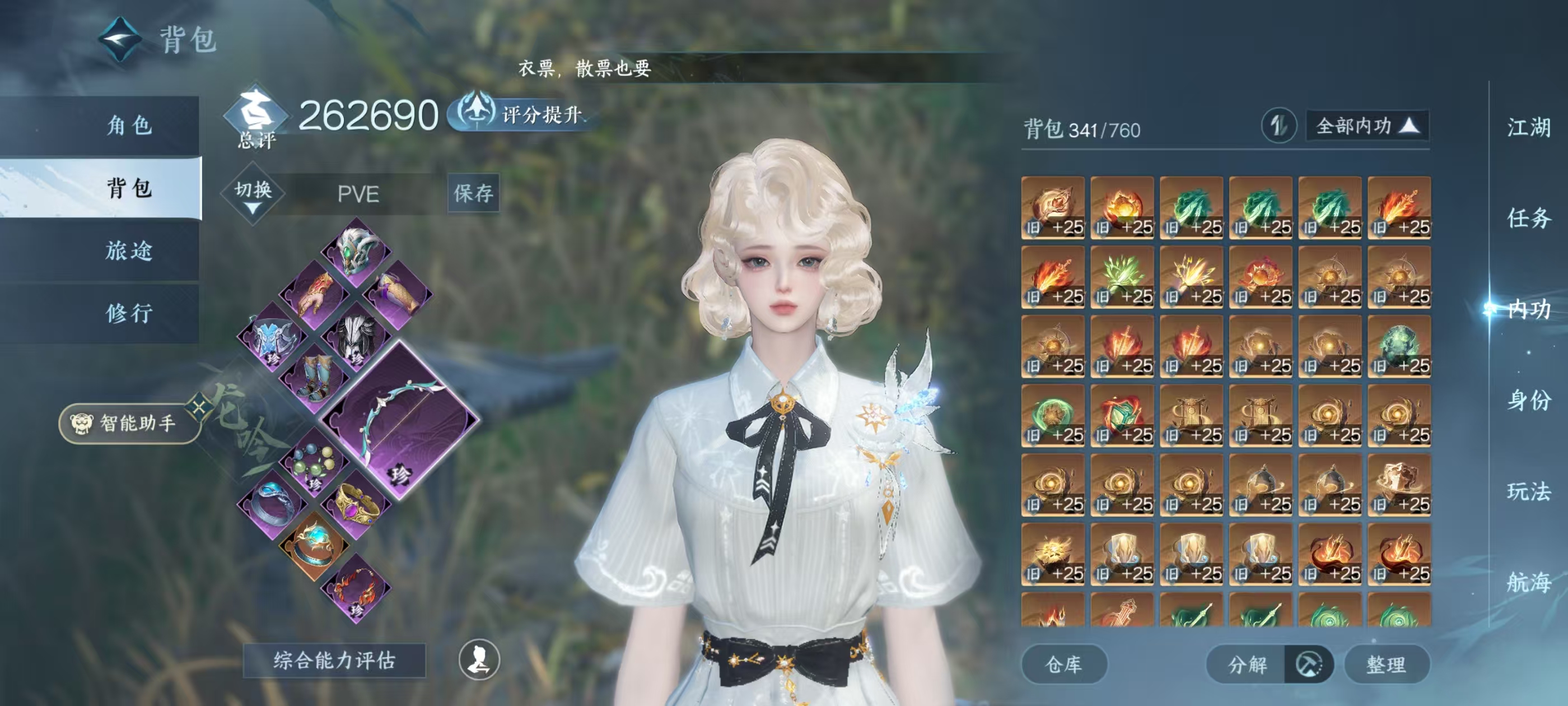Viewport: 1568px width, 706px height.
Task: Sort the bag with 整理
Action: pos(1386,664)
